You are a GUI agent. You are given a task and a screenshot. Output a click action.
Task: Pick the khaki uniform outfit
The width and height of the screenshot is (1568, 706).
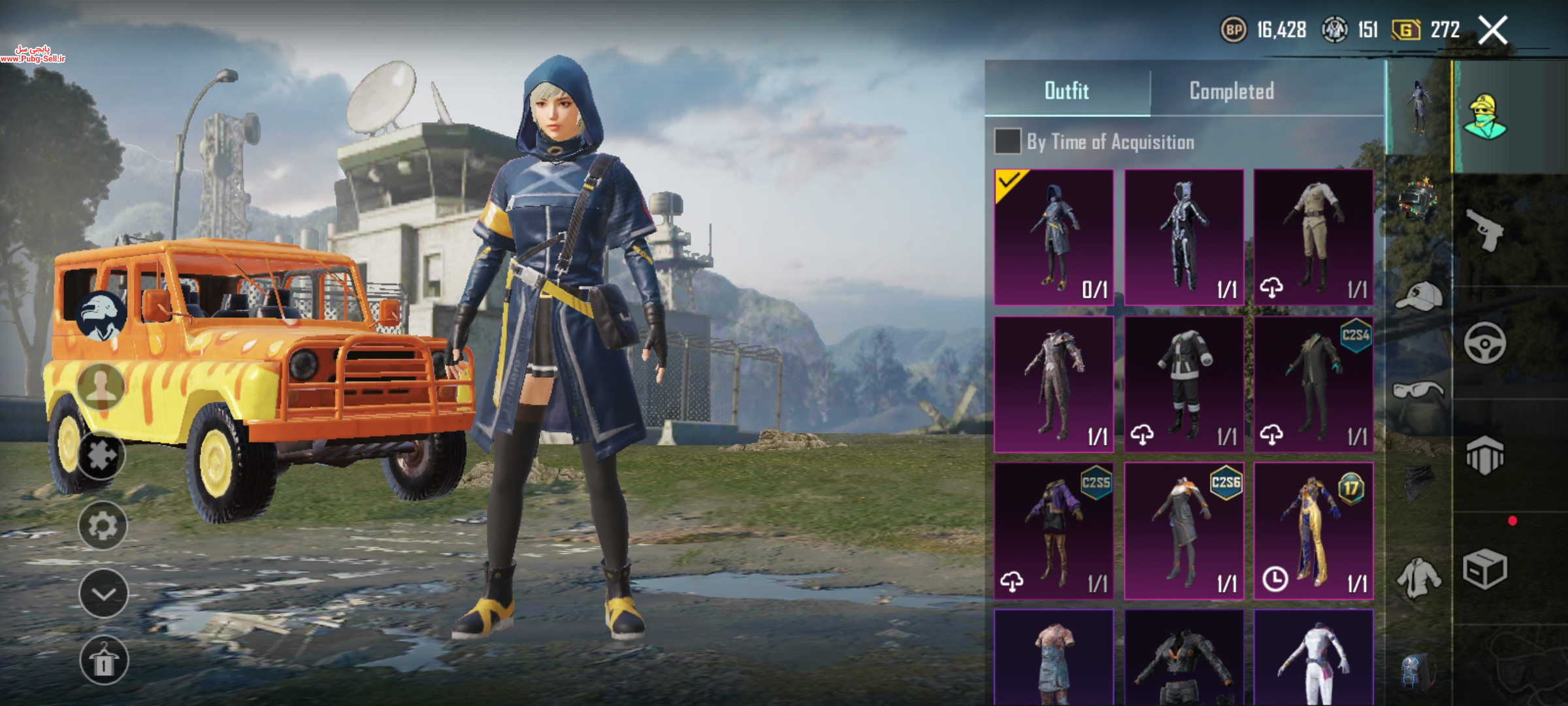tap(1313, 237)
